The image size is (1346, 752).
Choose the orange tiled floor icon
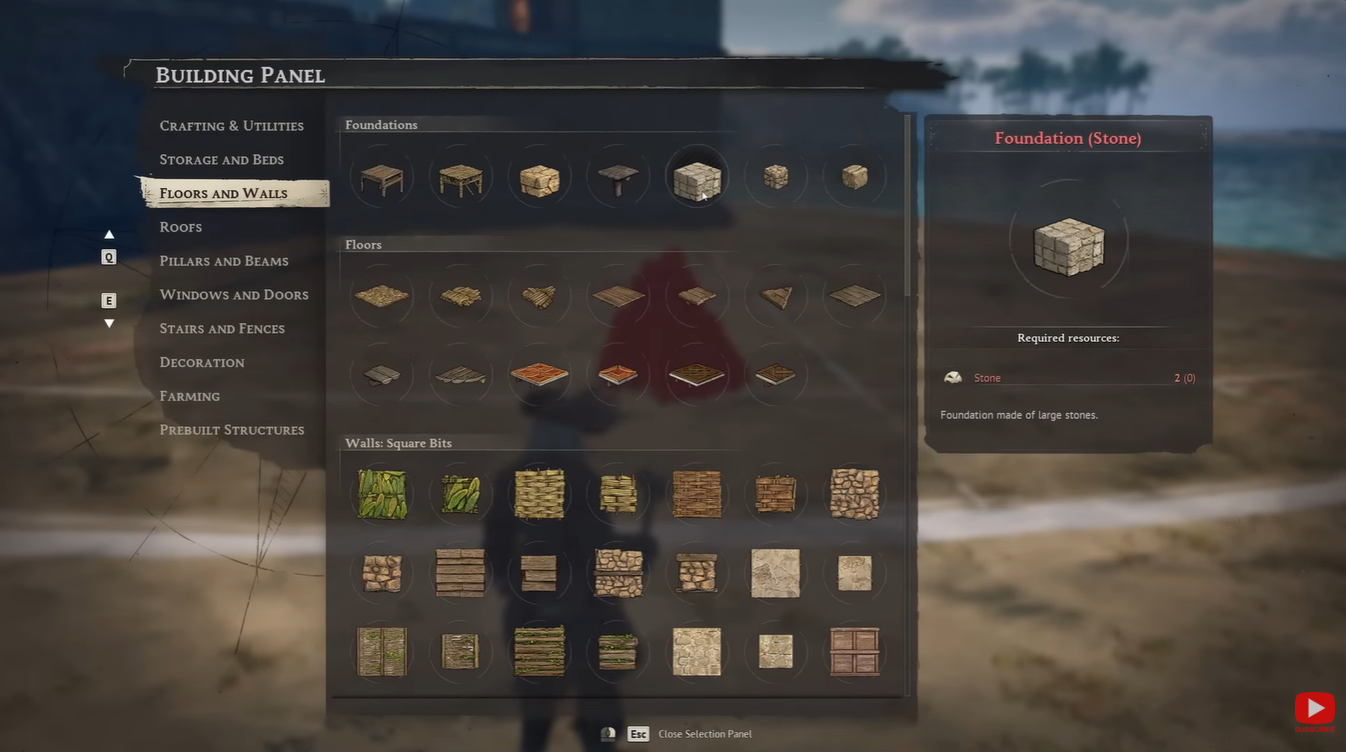(x=539, y=374)
